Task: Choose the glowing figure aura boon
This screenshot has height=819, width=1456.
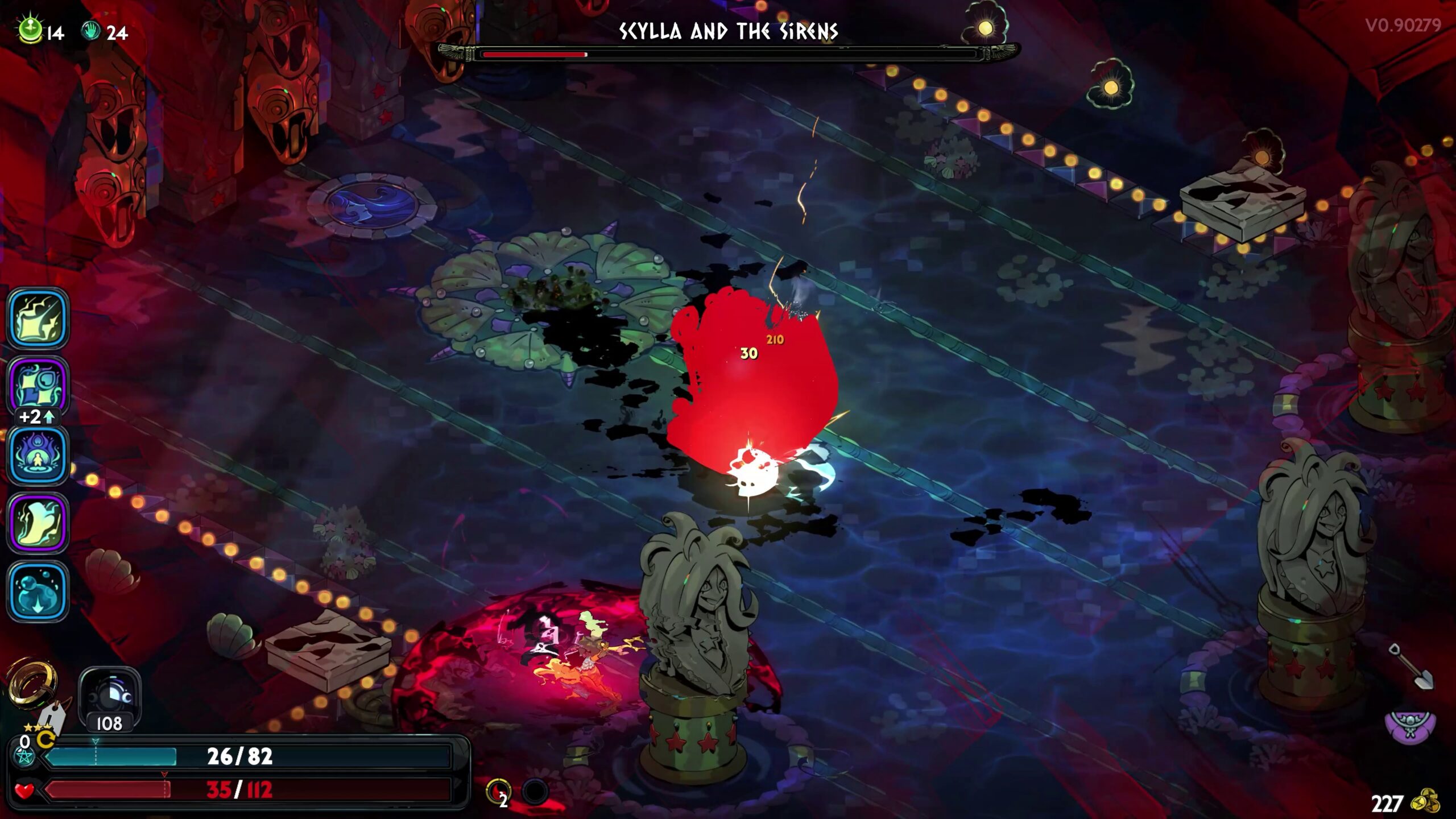Action: point(38,455)
